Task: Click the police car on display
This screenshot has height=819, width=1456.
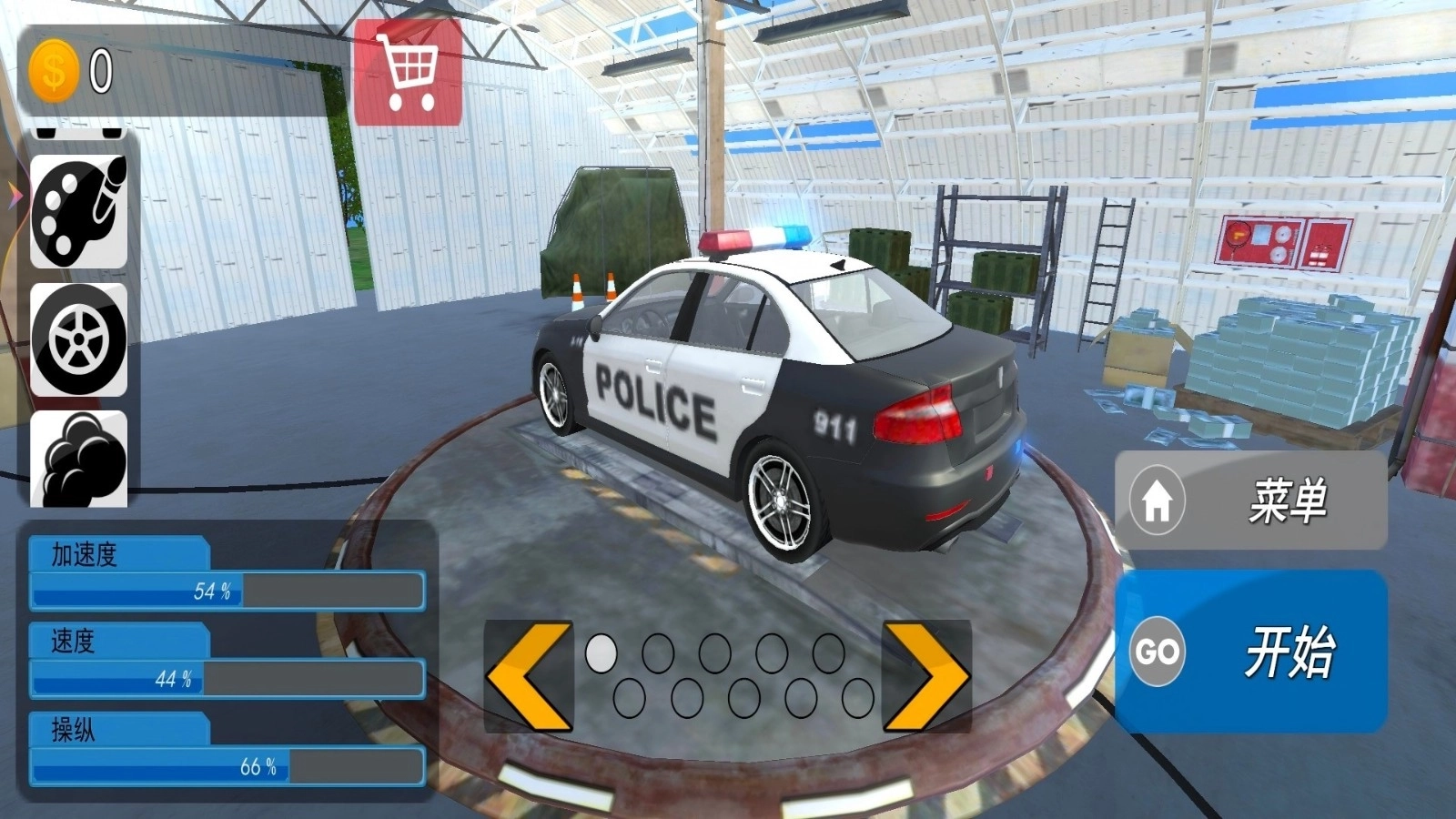Action: pyautogui.click(x=783, y=382)
